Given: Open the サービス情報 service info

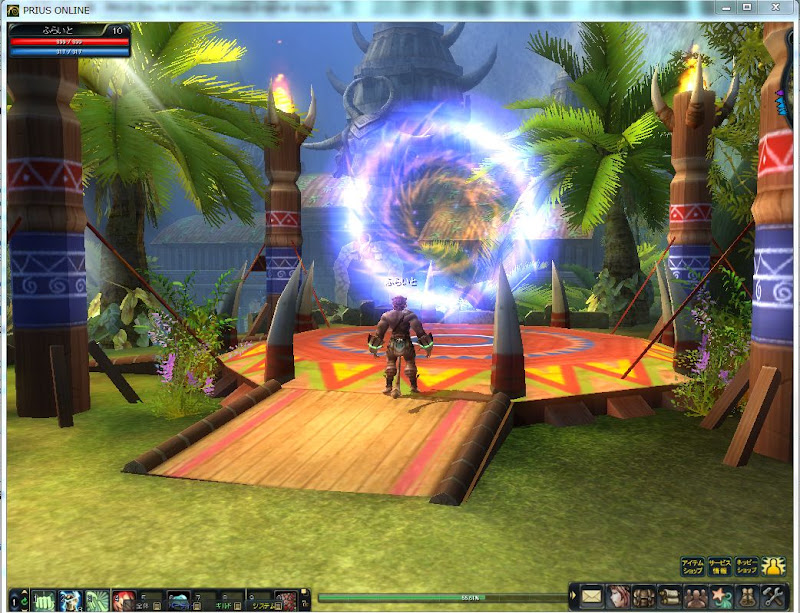Looking at the screenshot, I should click(x=718, y=567).
